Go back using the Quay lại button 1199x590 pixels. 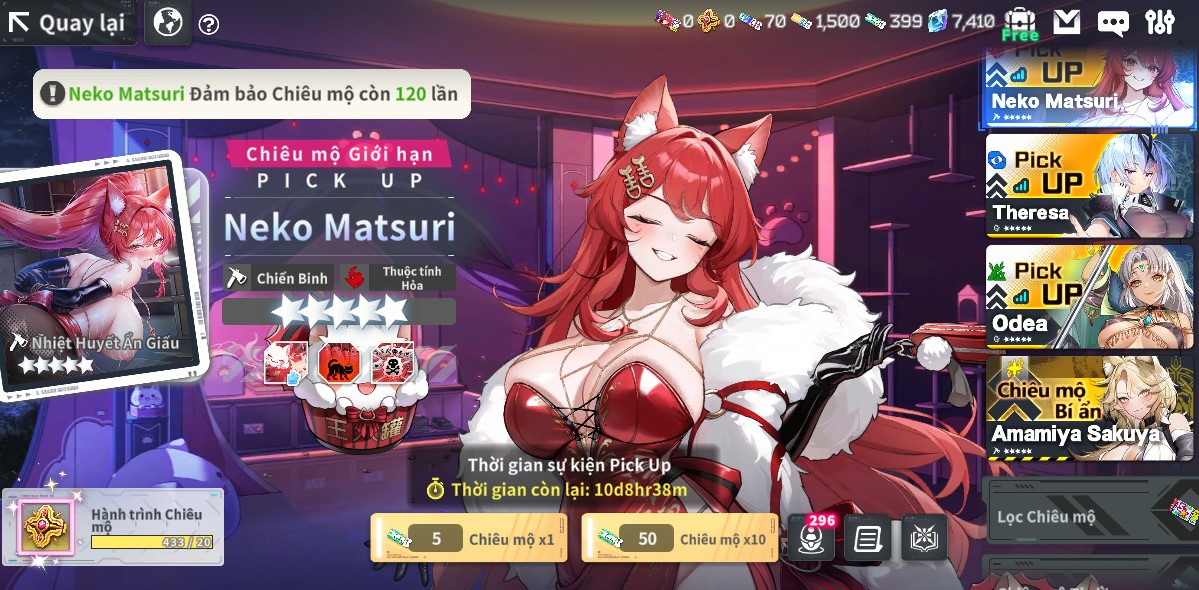pos(68,23)
